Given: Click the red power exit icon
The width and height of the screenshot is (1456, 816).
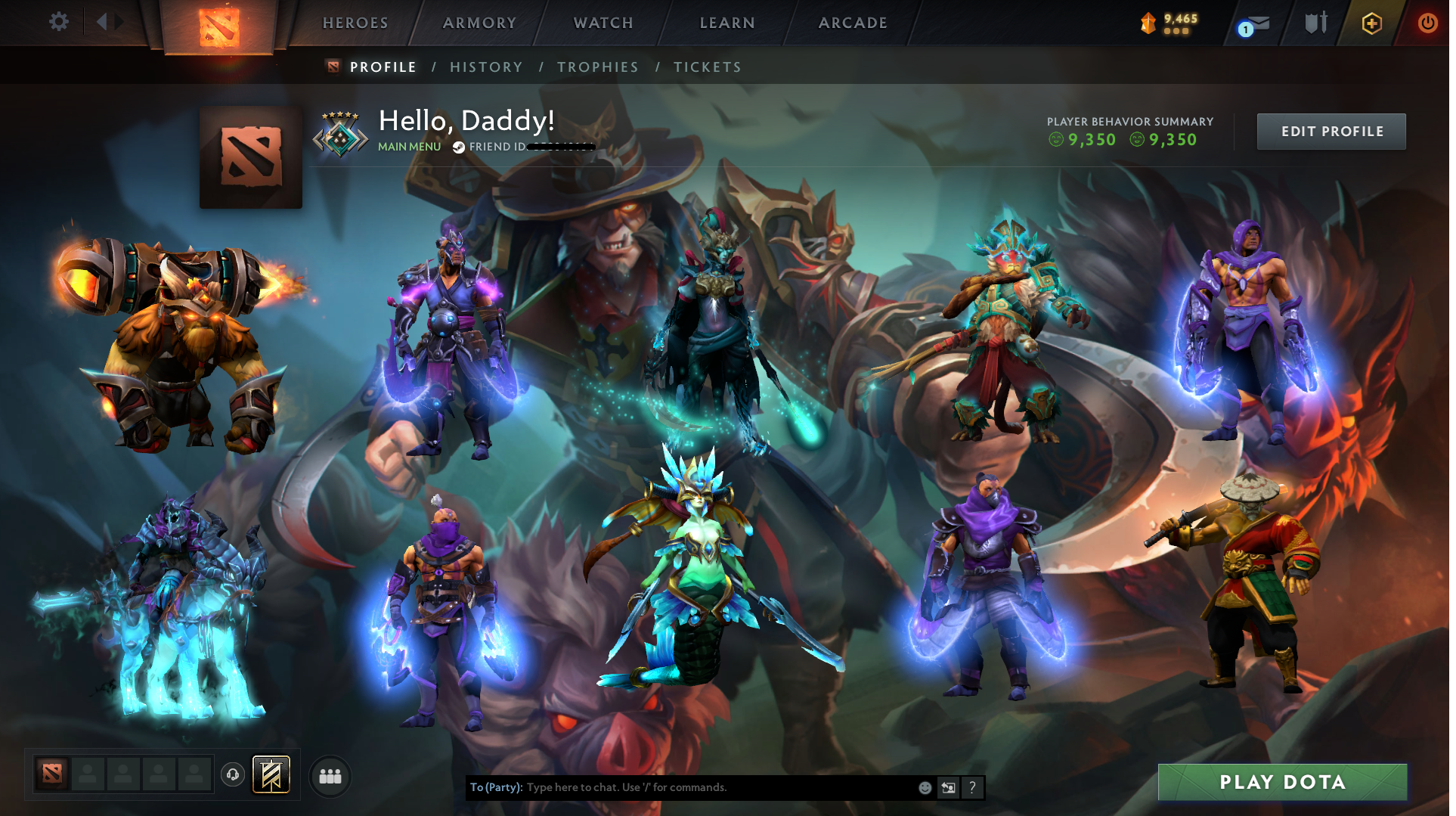Looking at the screenshot, I should click(x=1428, y=23).
